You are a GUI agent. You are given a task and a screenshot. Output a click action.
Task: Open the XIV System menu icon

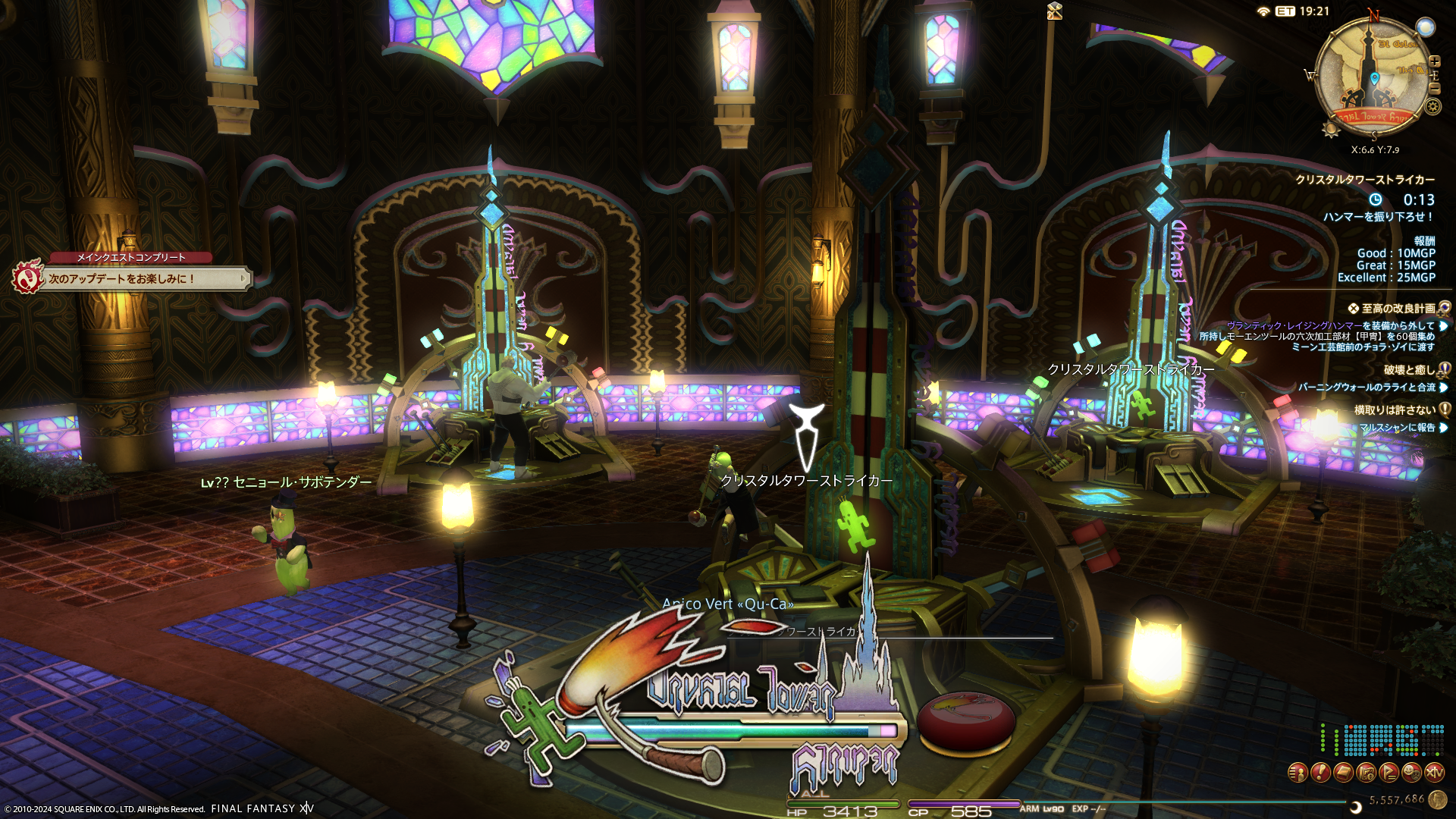[1434, 773]
